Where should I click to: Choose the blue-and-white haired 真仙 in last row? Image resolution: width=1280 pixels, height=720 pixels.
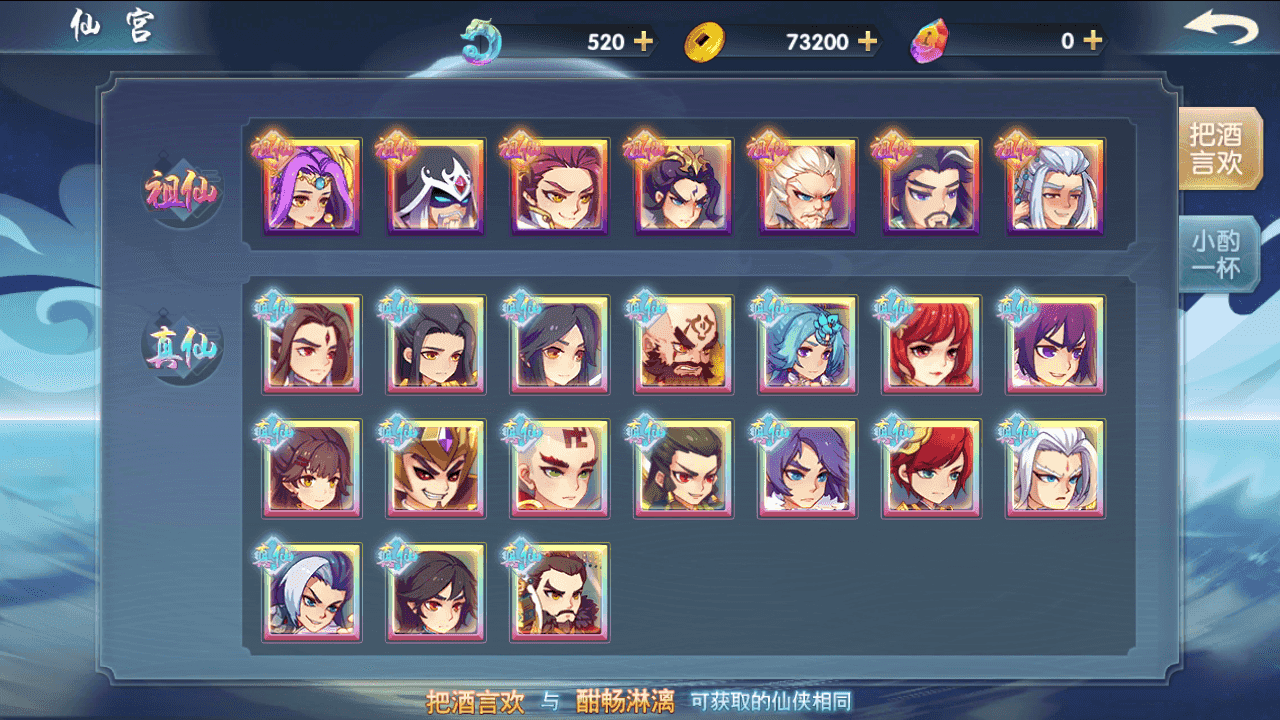point(312,593)
